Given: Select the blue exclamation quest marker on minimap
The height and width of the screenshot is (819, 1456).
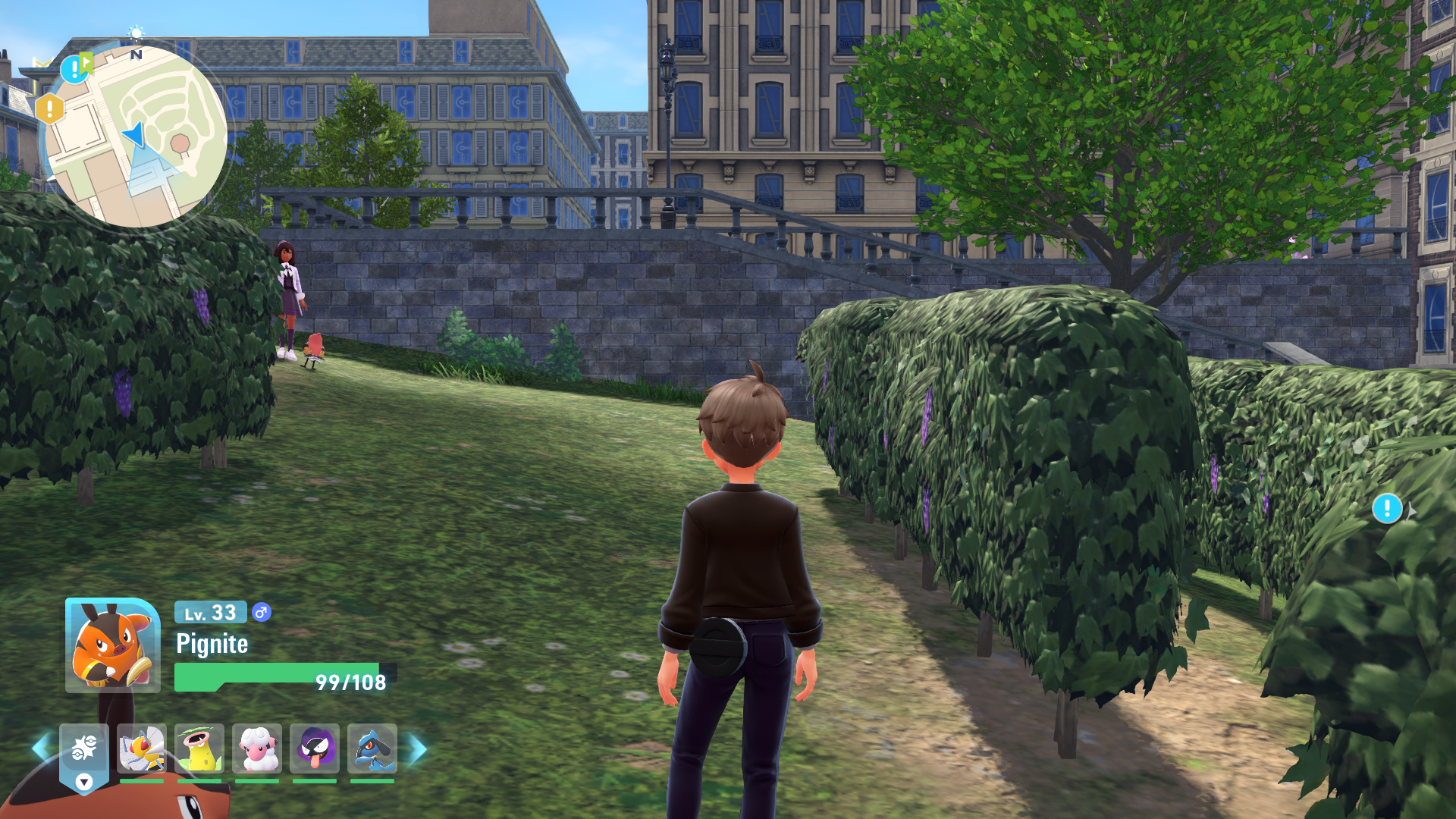Looking at the screenshot, I should pyautogui.click(x=74, y=70).
